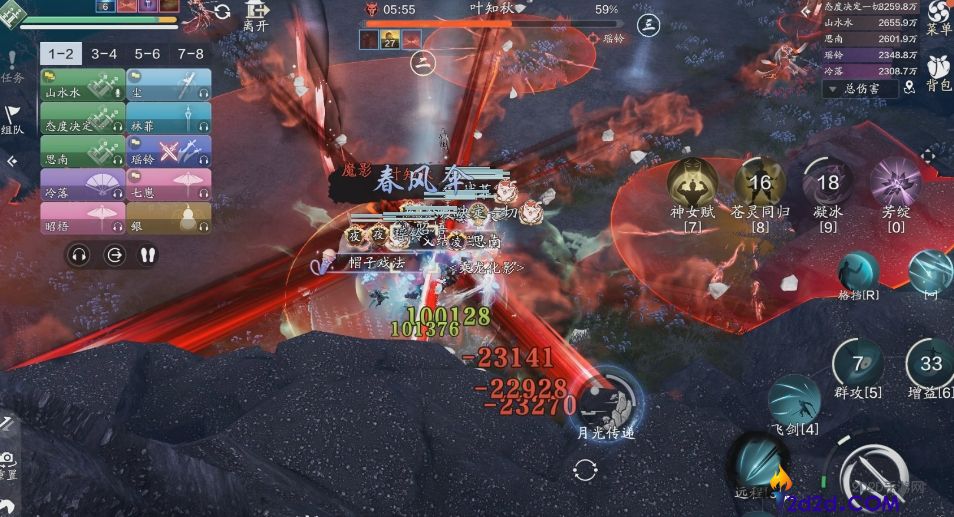Activate the 格挡 block skill
This screenshot has width=954, height=517.
(x=858, y=272)
